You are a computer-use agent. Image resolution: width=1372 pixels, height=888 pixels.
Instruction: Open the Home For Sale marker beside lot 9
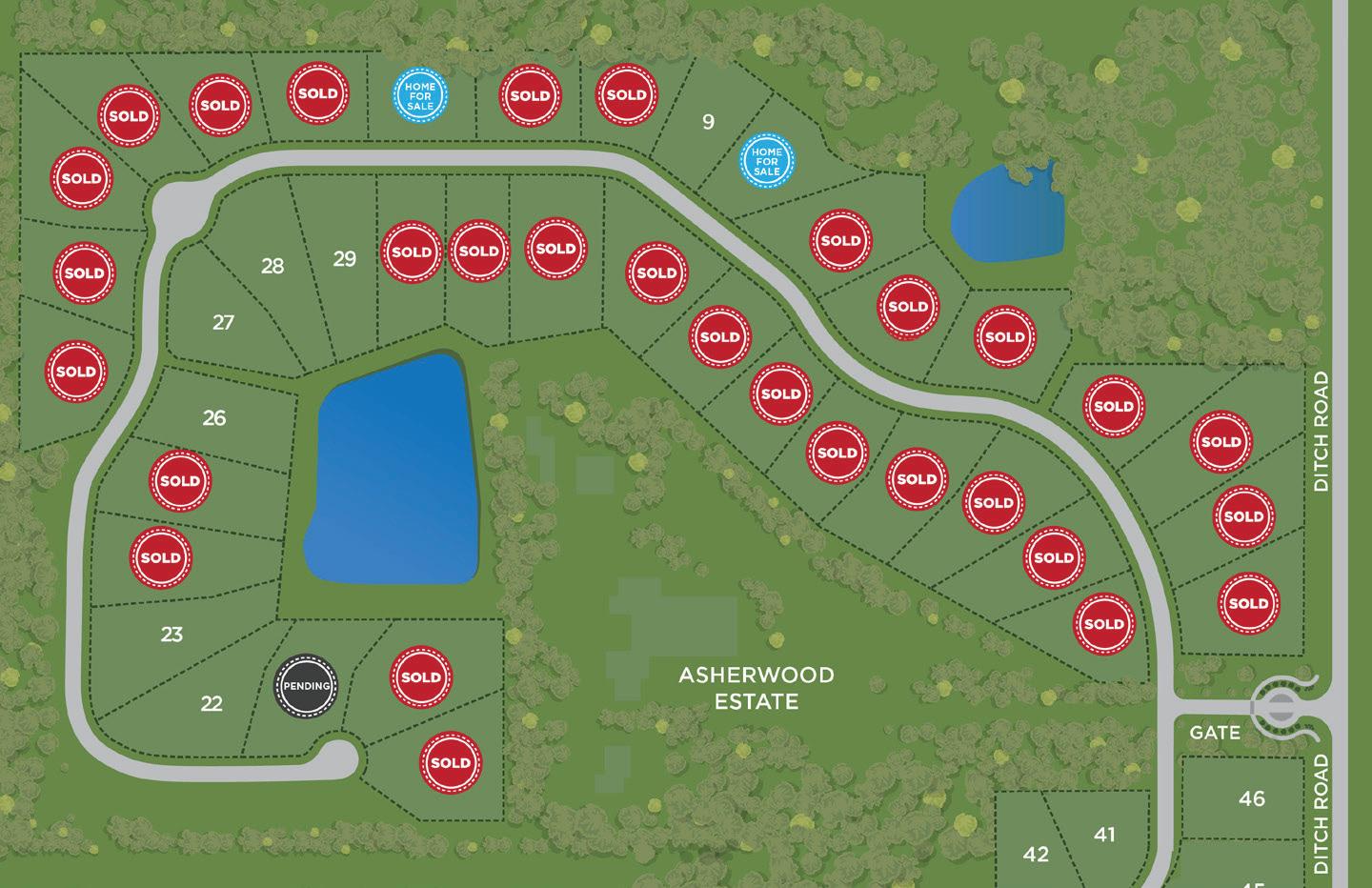(767, 161)
